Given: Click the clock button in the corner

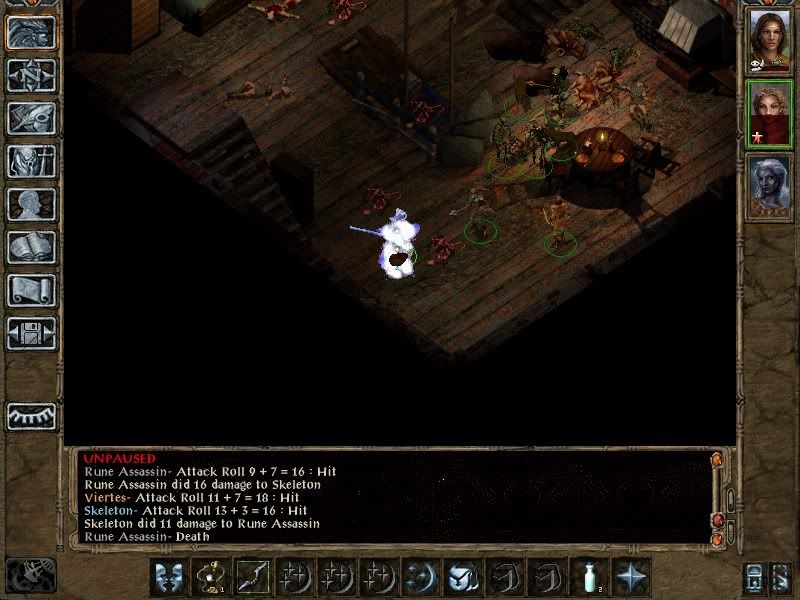Looking at the screenshot, I should (31, 575).
